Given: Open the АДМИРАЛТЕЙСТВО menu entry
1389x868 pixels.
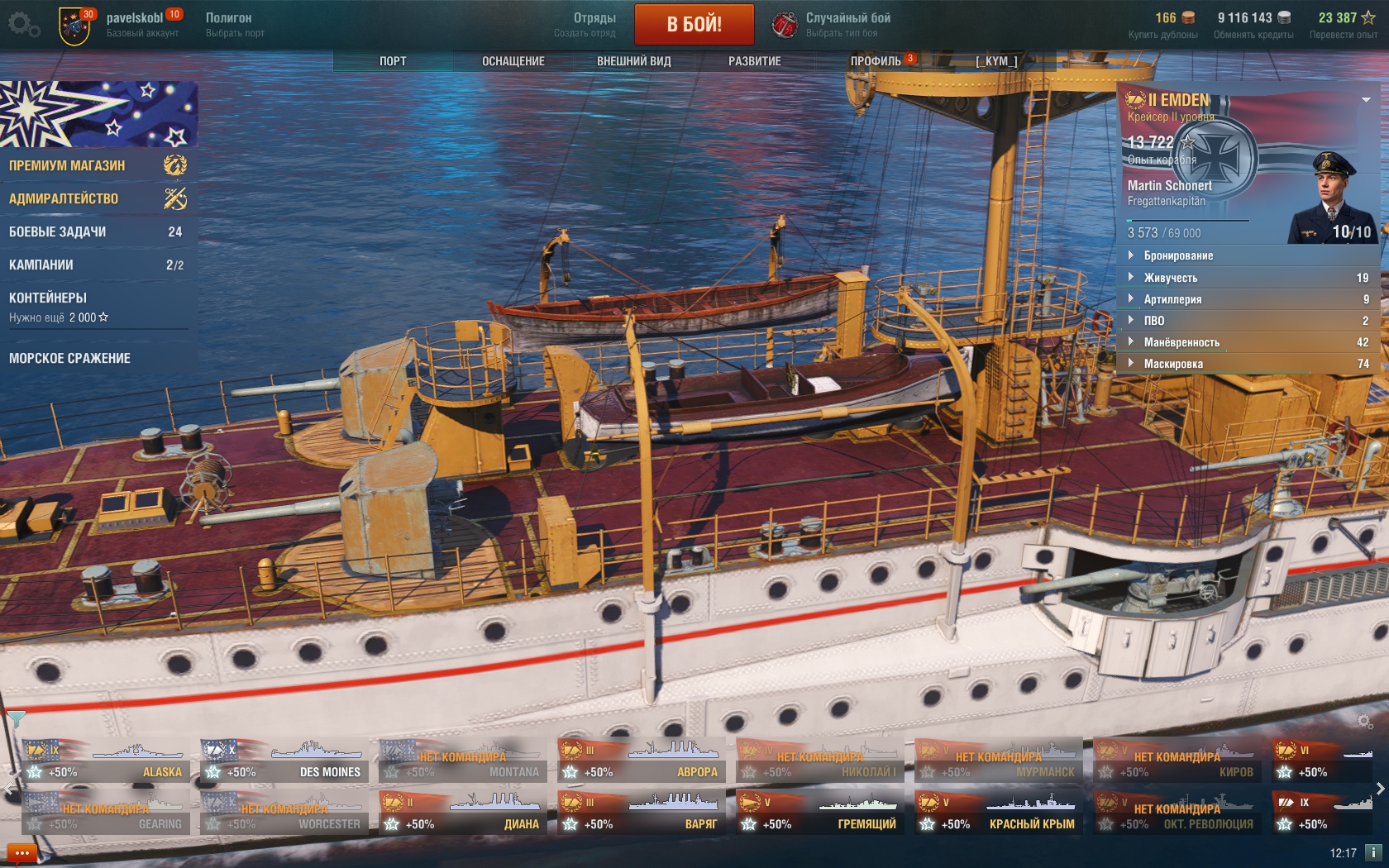Looking at the screenshot, I should tap(97, 198).
